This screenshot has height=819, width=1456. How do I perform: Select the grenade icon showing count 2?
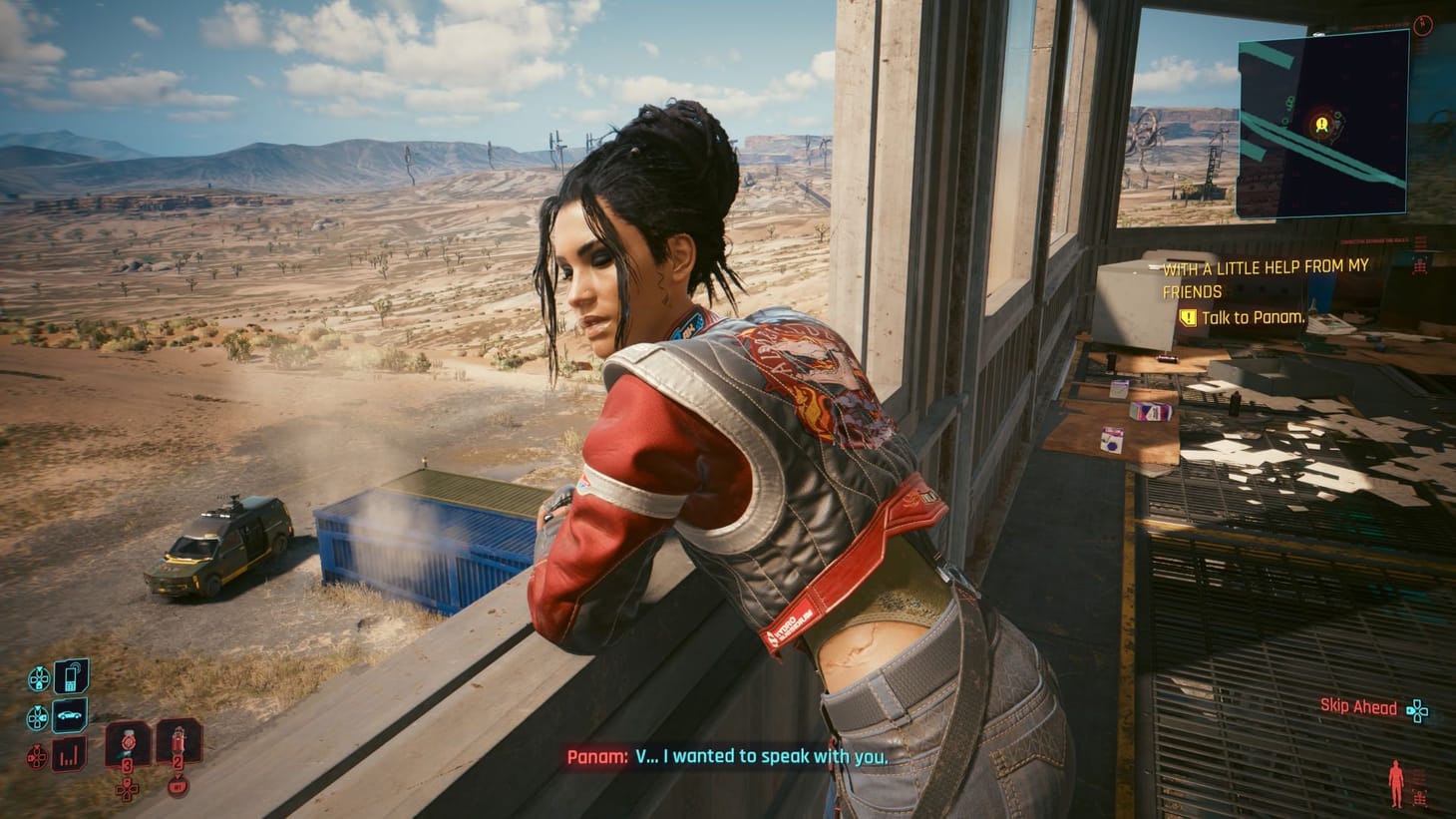178,740
